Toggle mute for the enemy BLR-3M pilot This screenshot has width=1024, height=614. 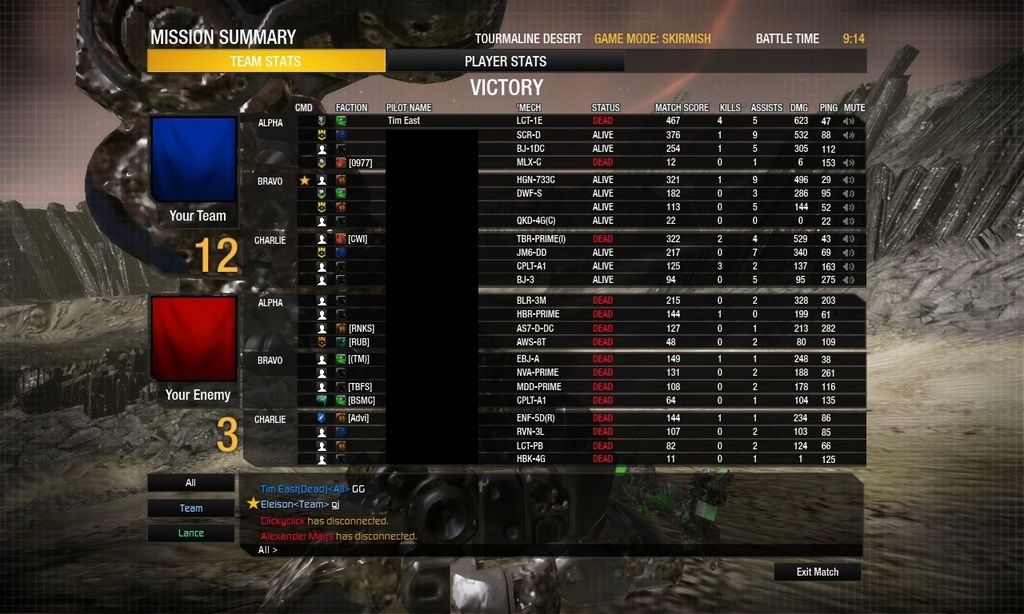tap(850, 300)
